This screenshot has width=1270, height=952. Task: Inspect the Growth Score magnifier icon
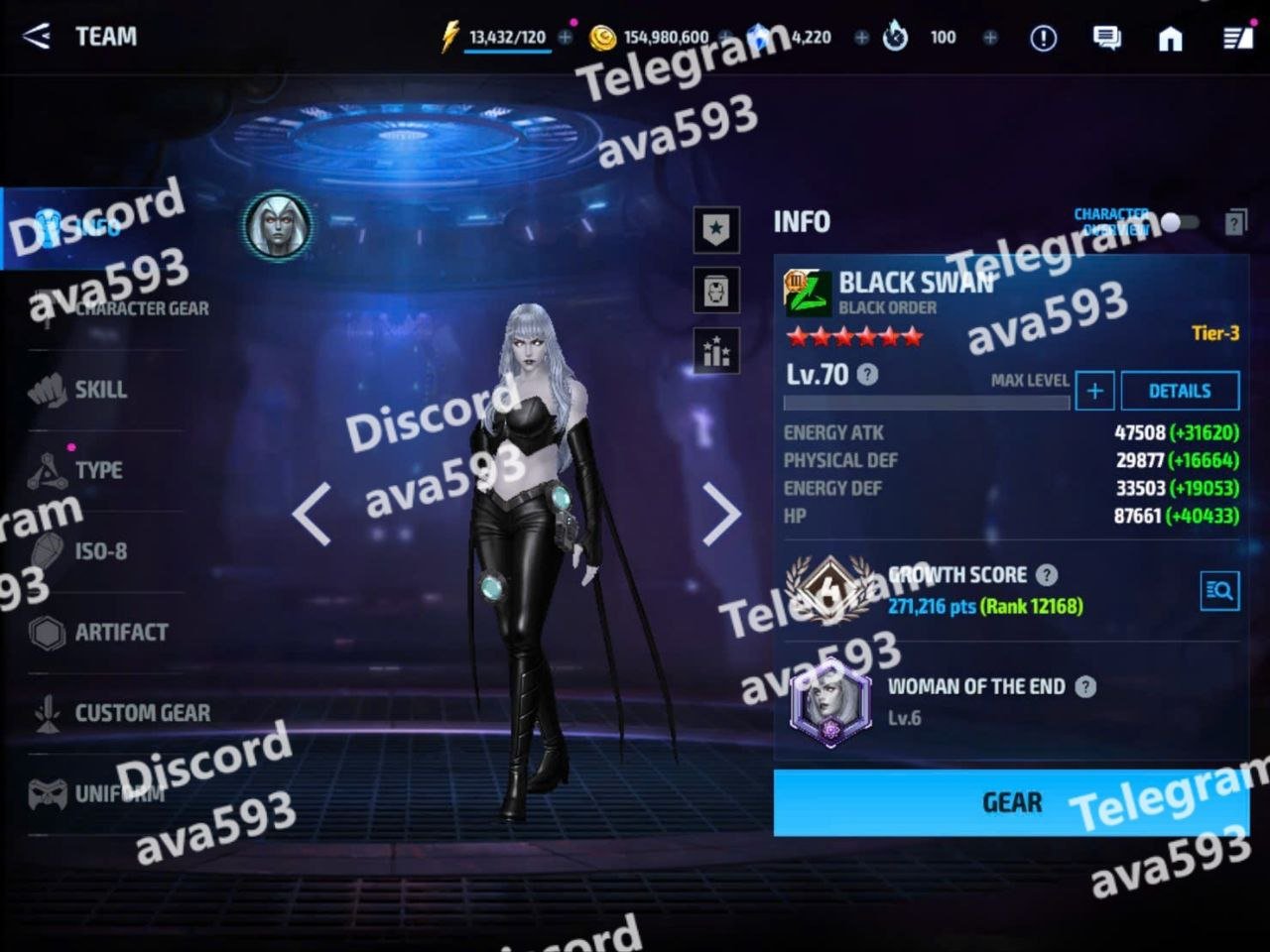[1219, 592]
